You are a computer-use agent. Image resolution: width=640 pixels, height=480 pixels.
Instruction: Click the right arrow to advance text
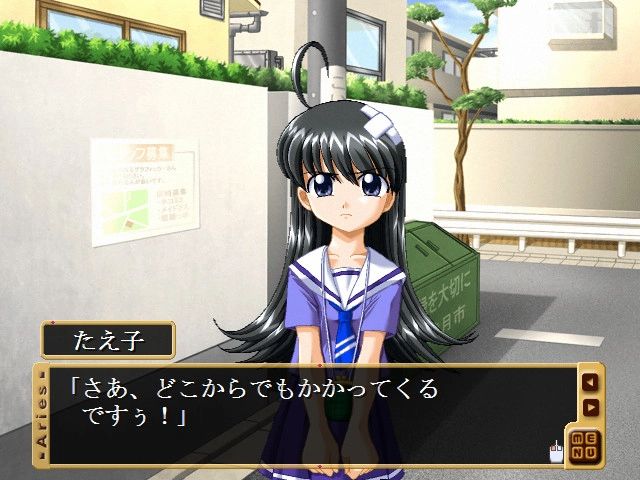[590, 407]
